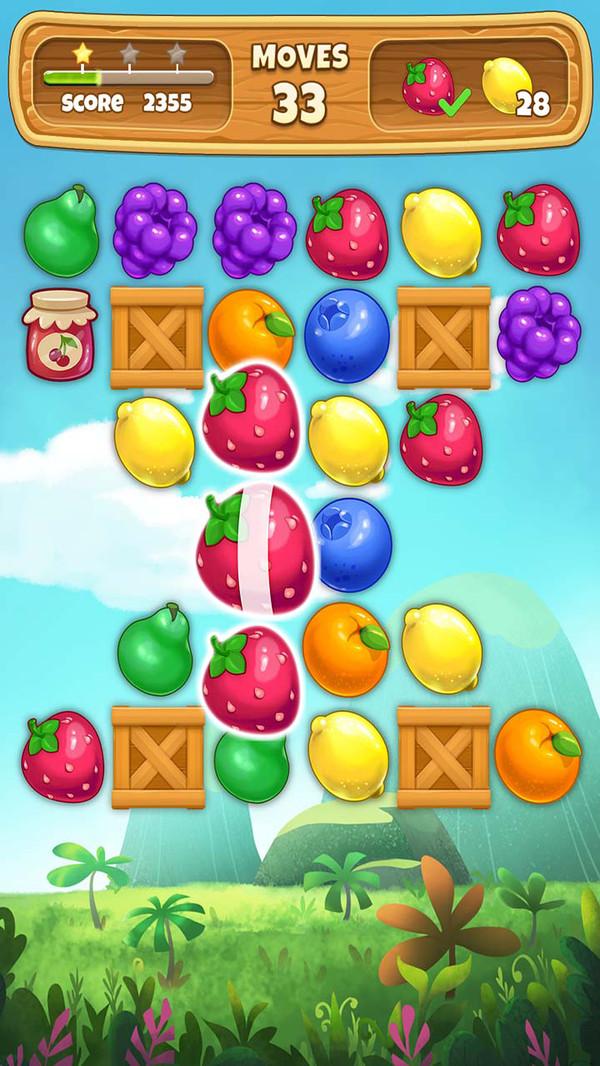
Task: Tap the striped strawberry power-up tile
Action: pyautogui.click(x=251, y=547)
